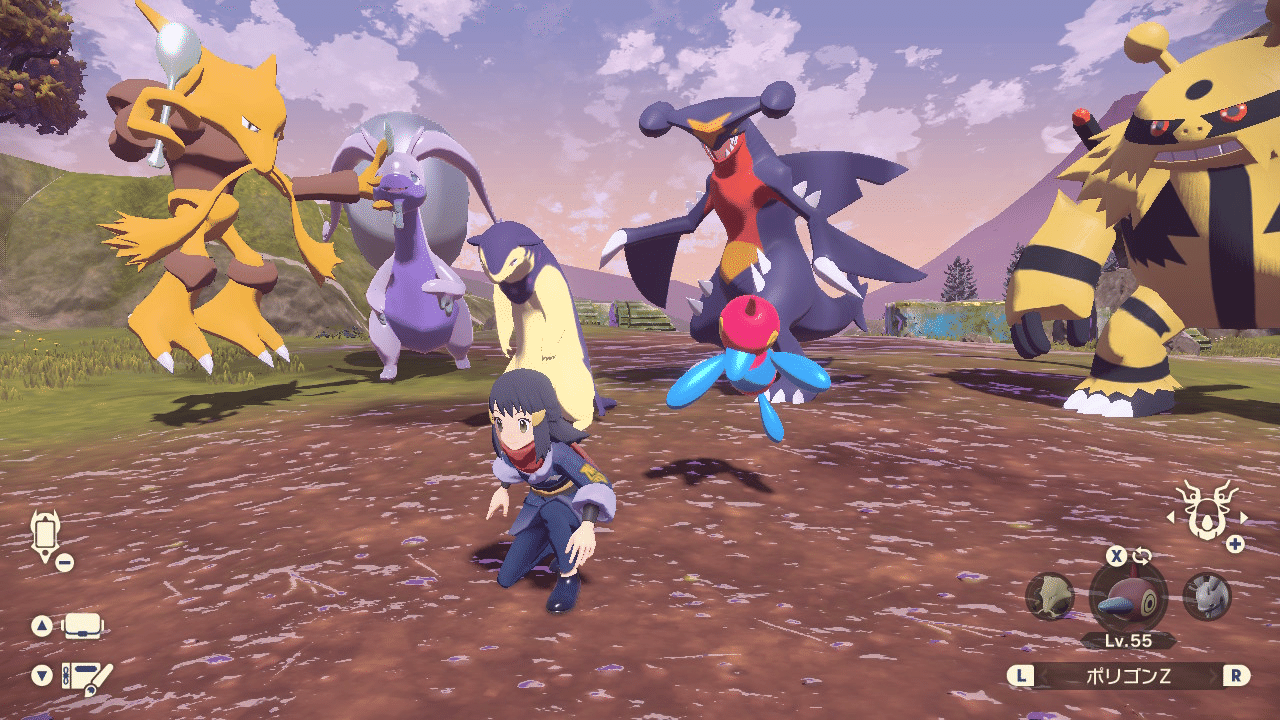Click the ポリゴンZ name bar
The image size is (1280, 720).
1128,675
